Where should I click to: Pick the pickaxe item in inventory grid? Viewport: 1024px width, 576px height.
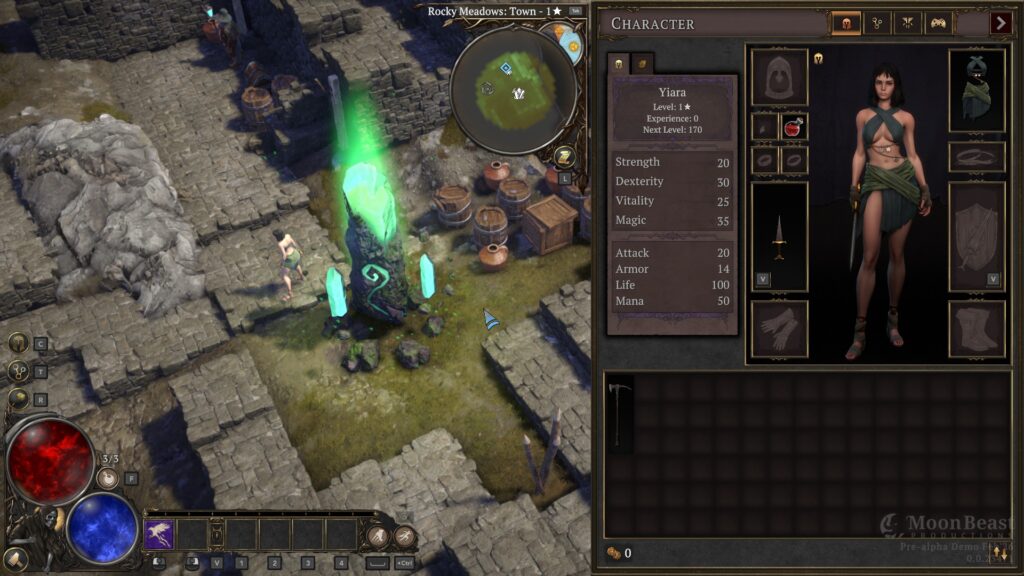pos(618,408)
